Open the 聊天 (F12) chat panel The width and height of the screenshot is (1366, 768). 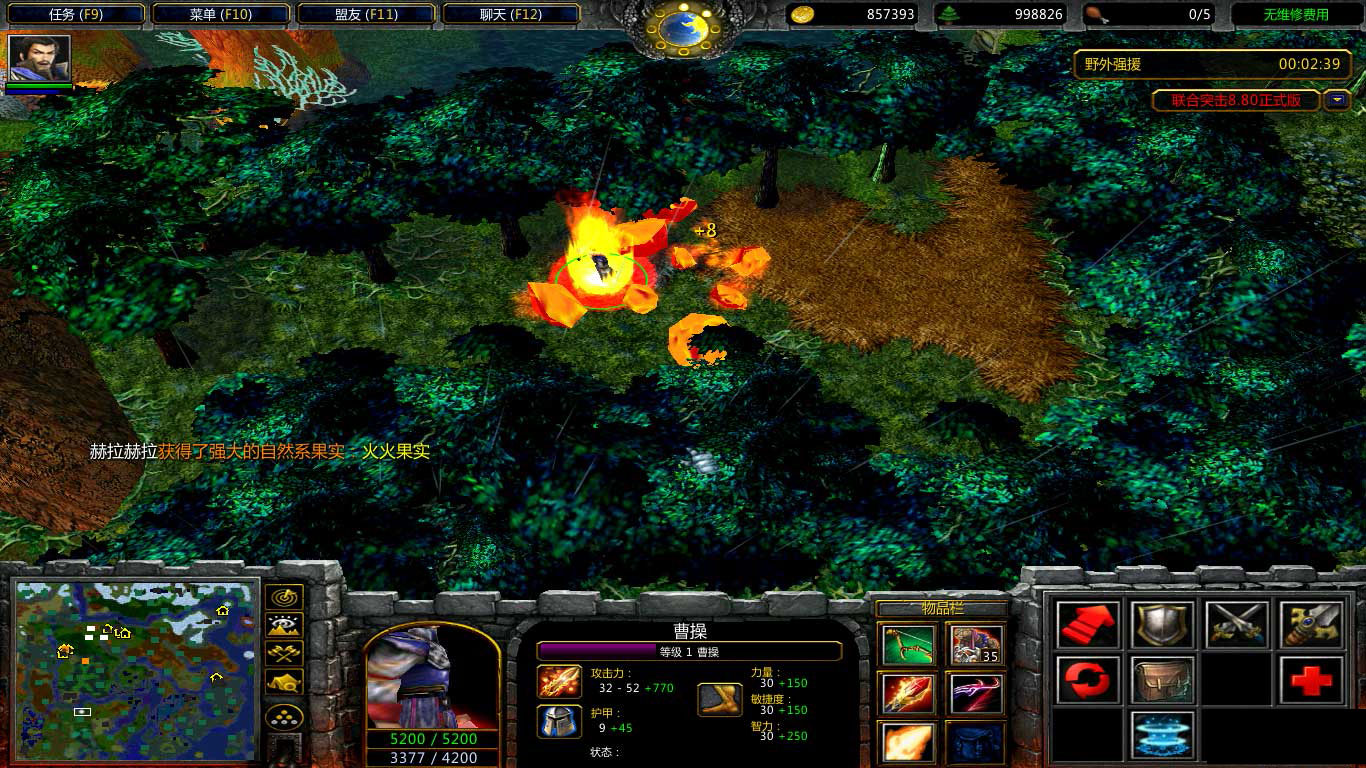click(x=511, y=15)
